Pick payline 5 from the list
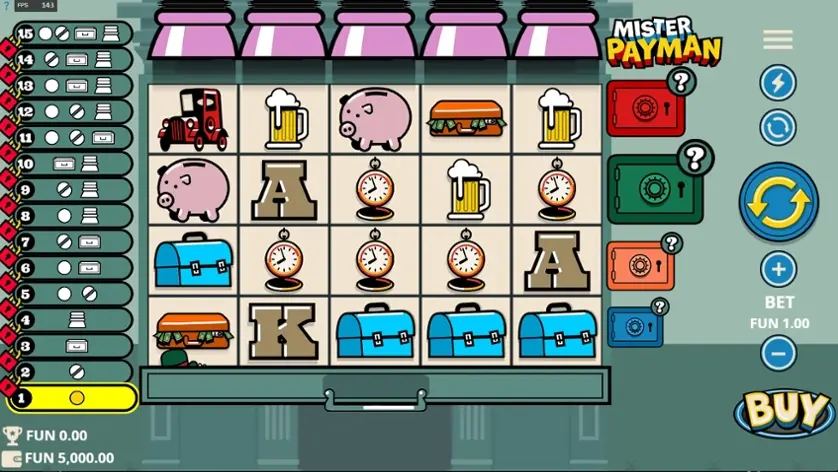 [72, 294]
